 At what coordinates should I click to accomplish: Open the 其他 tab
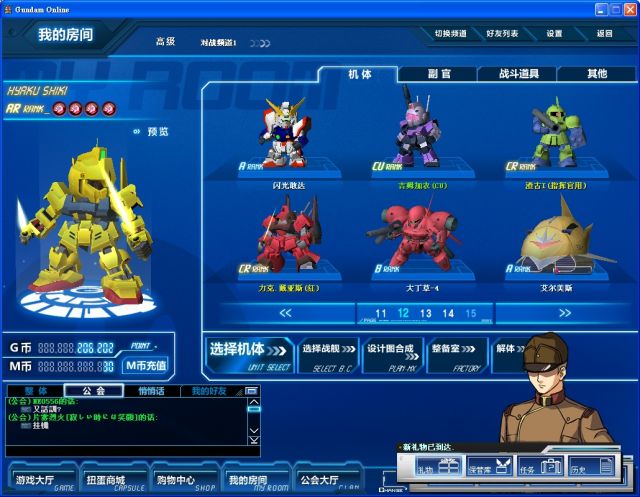coord(597,74)
